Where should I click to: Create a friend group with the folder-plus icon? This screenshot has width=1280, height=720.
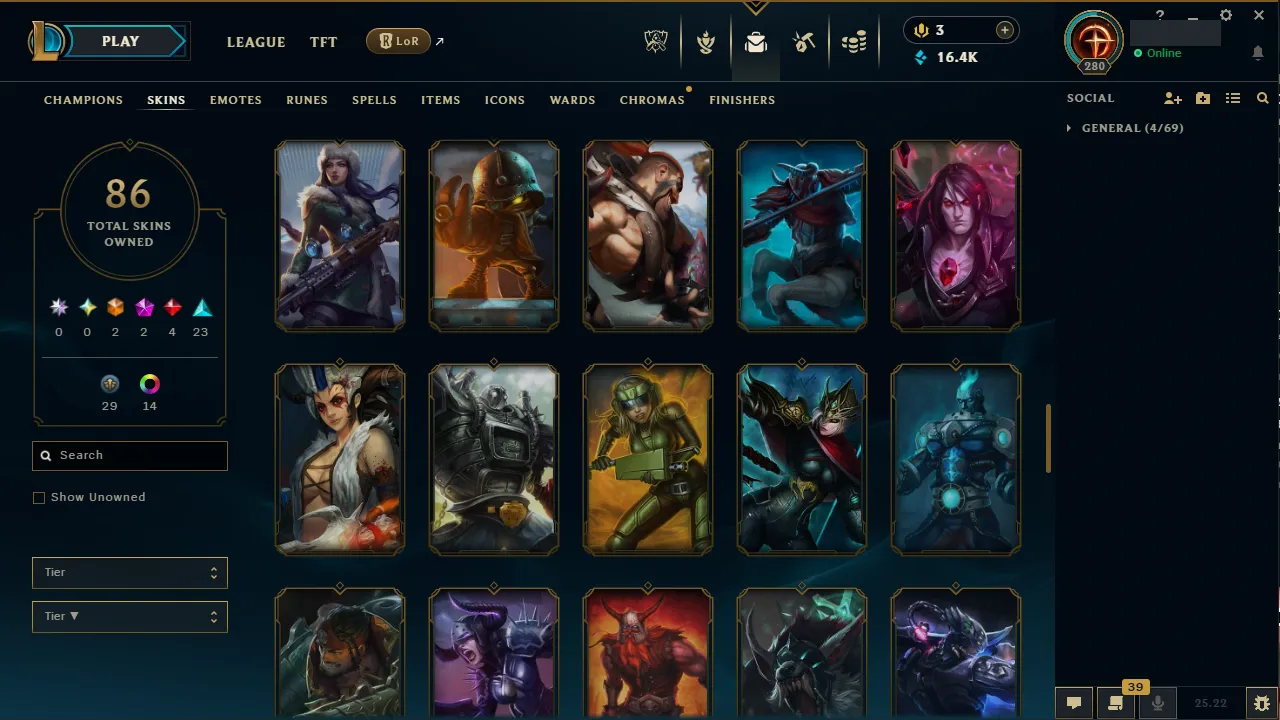[x=1202, y=98]
